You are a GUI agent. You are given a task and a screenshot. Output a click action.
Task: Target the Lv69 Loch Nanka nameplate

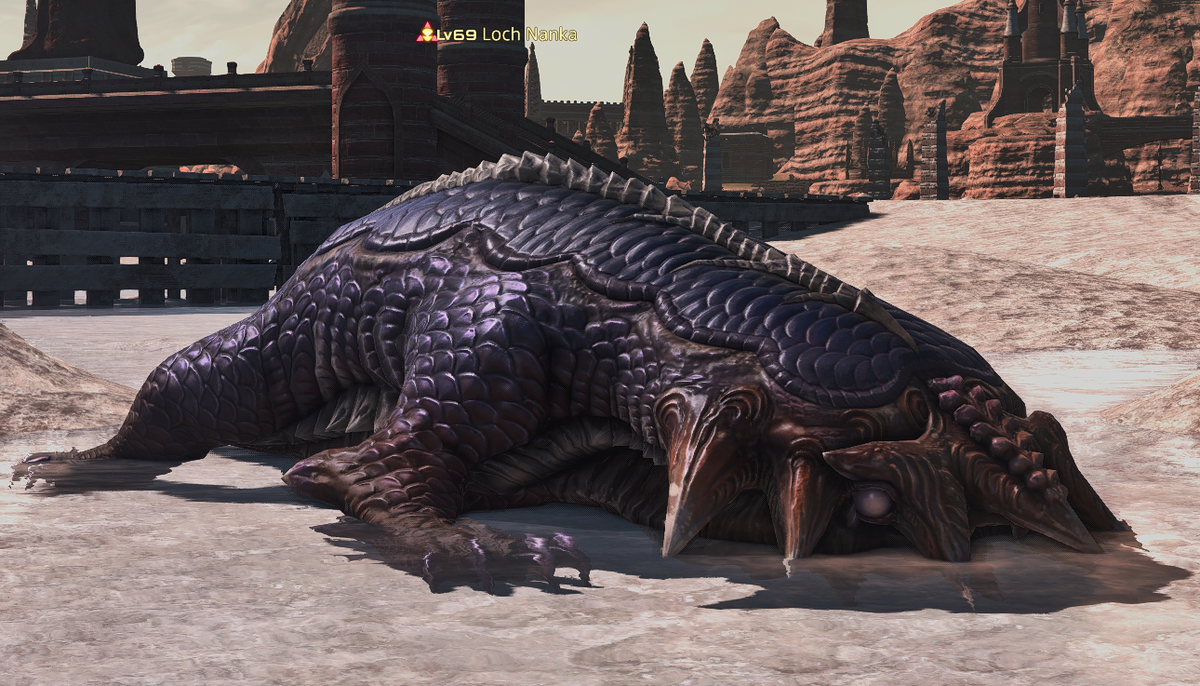tap(498, 34)
